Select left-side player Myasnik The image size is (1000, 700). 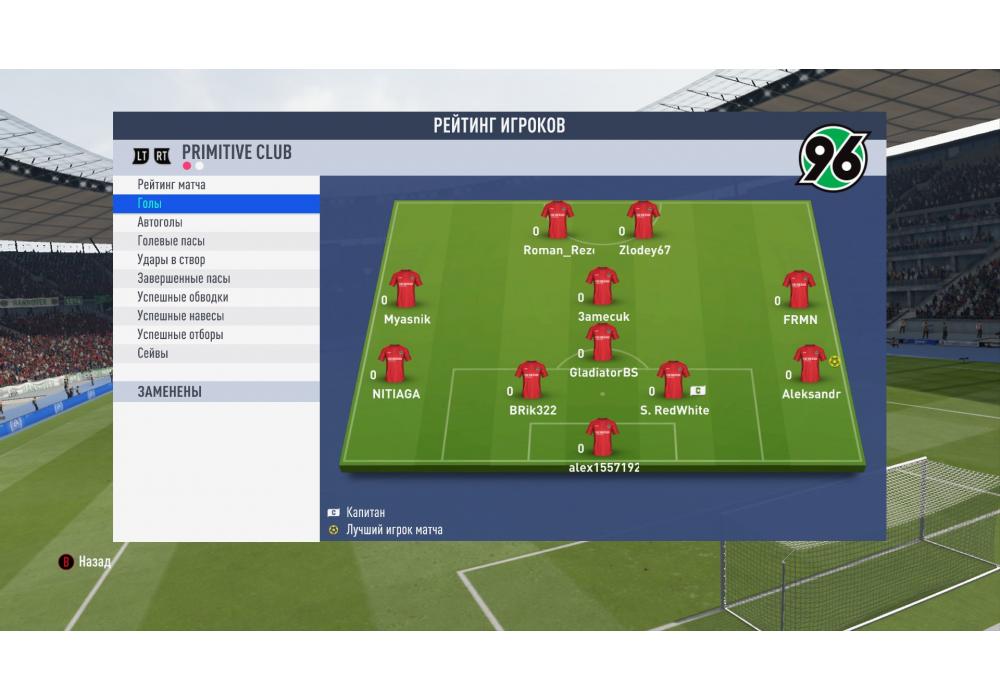tap(405, 290)
